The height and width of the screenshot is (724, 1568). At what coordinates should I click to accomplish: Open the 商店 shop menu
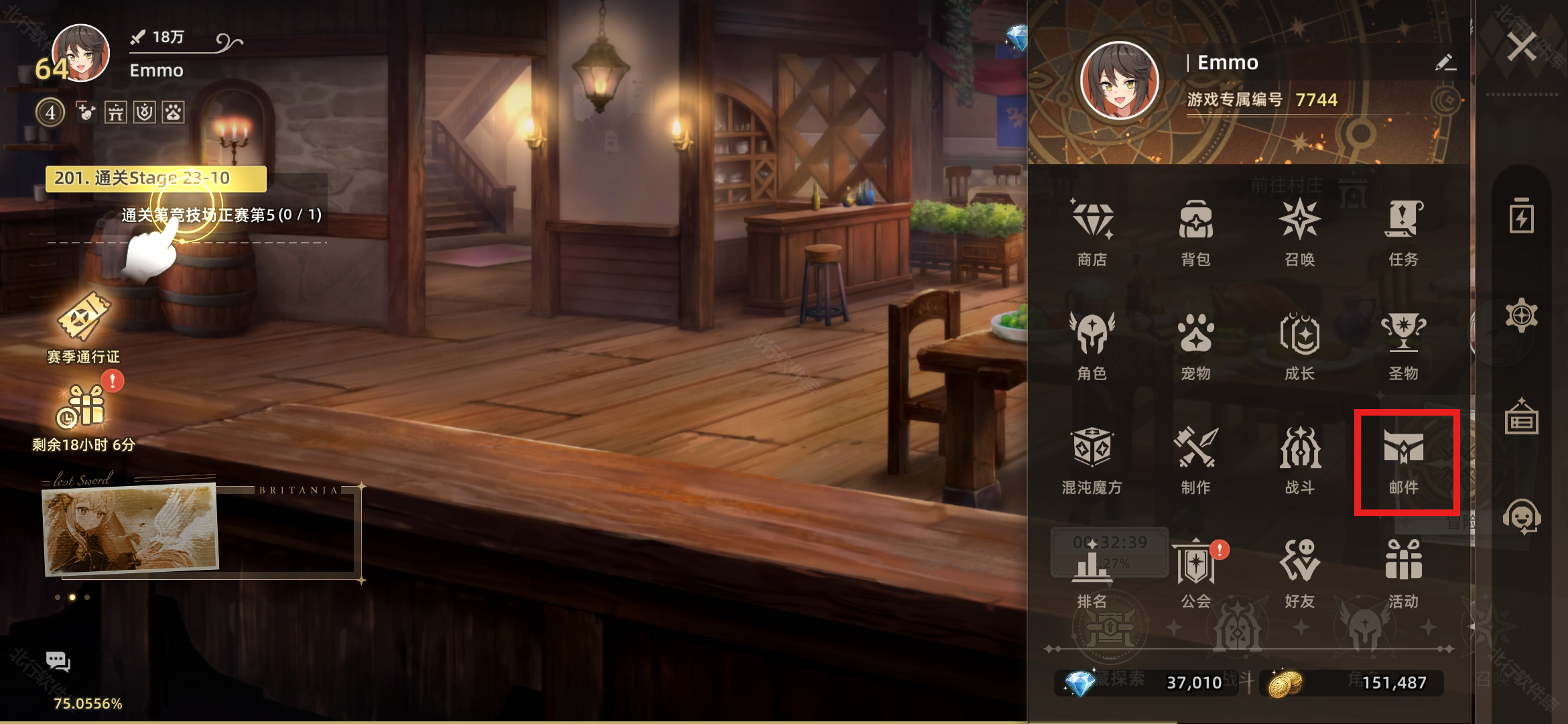point(1092,231)
